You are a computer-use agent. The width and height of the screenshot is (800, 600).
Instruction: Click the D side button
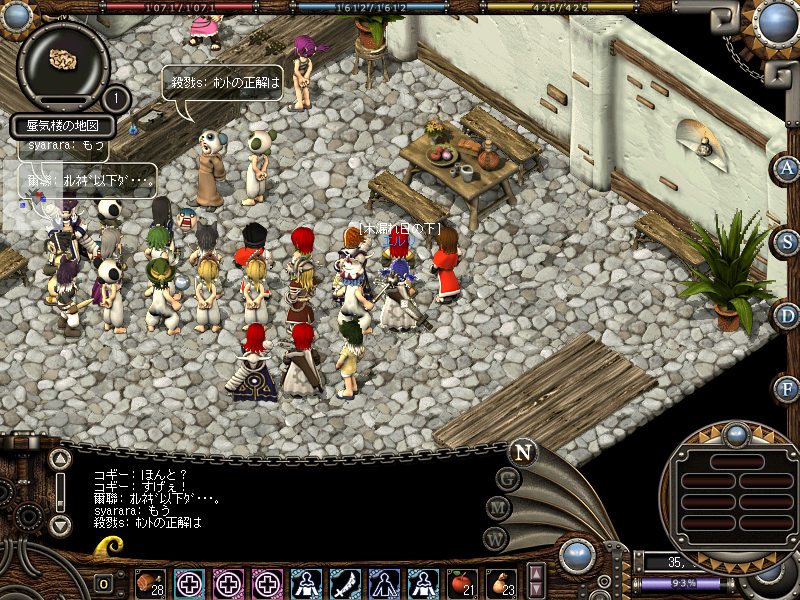pos(787,315)
